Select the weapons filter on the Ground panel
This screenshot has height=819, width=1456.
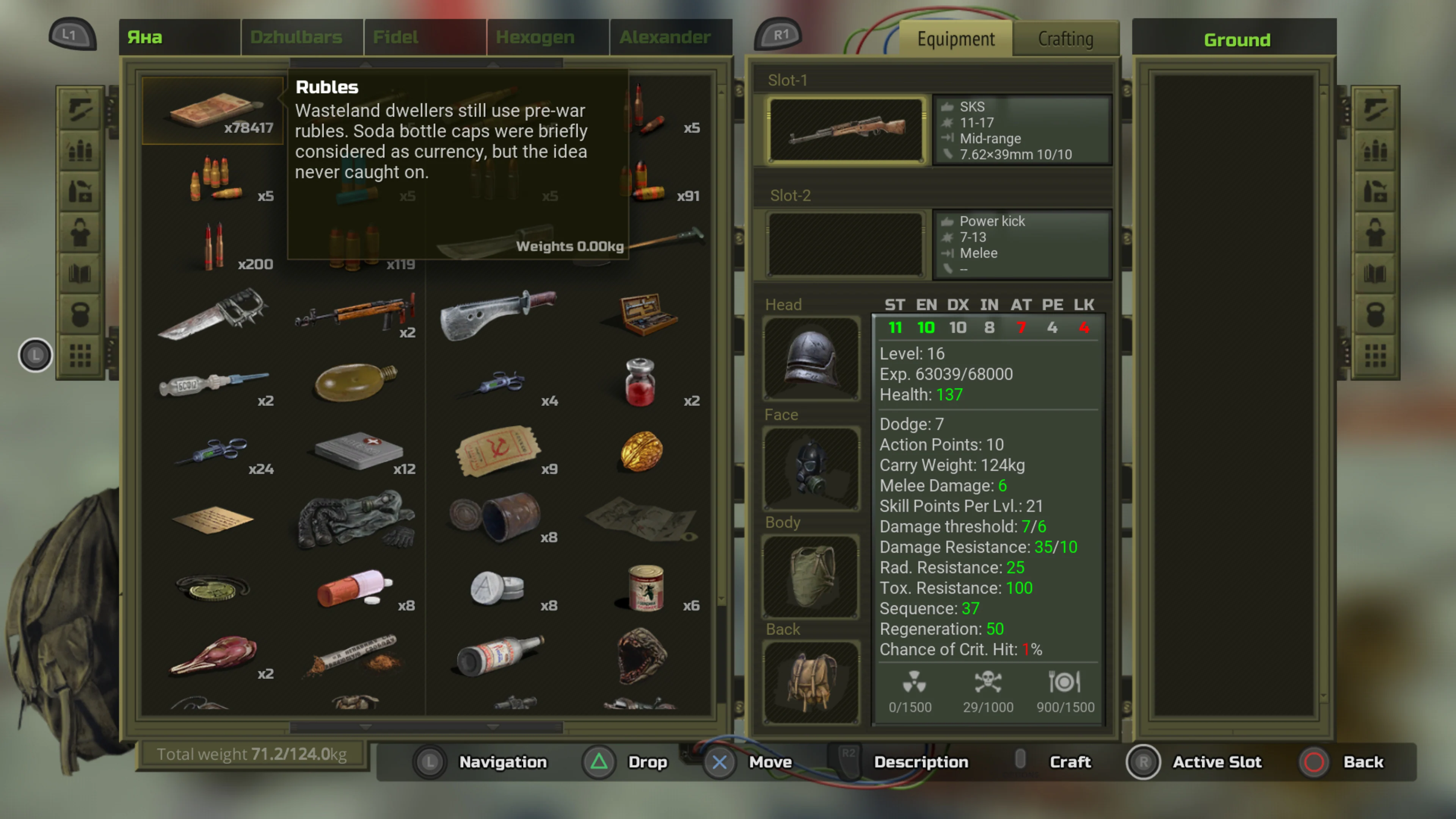1374,108
